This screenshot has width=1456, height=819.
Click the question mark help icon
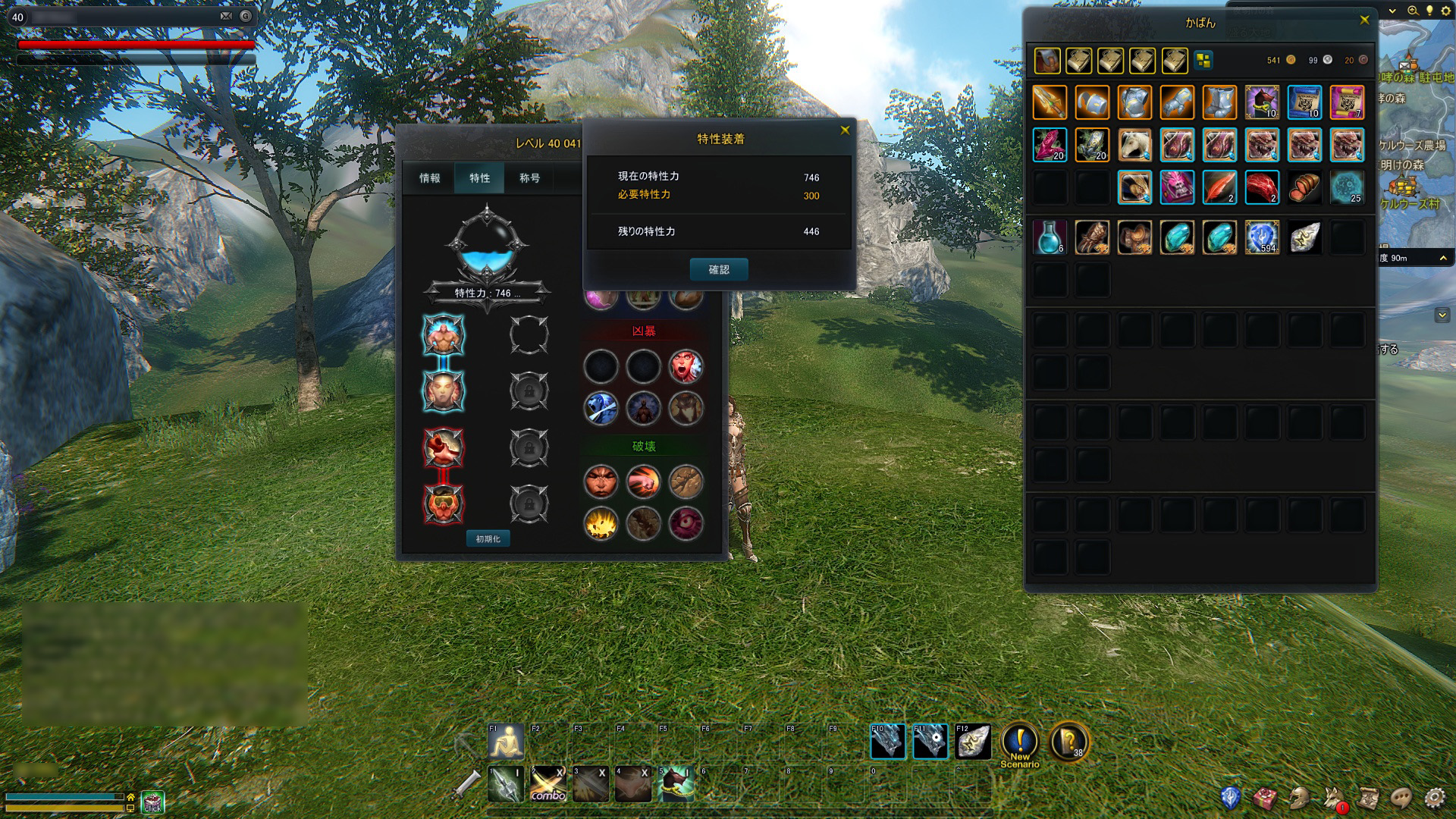(1069, 742)
